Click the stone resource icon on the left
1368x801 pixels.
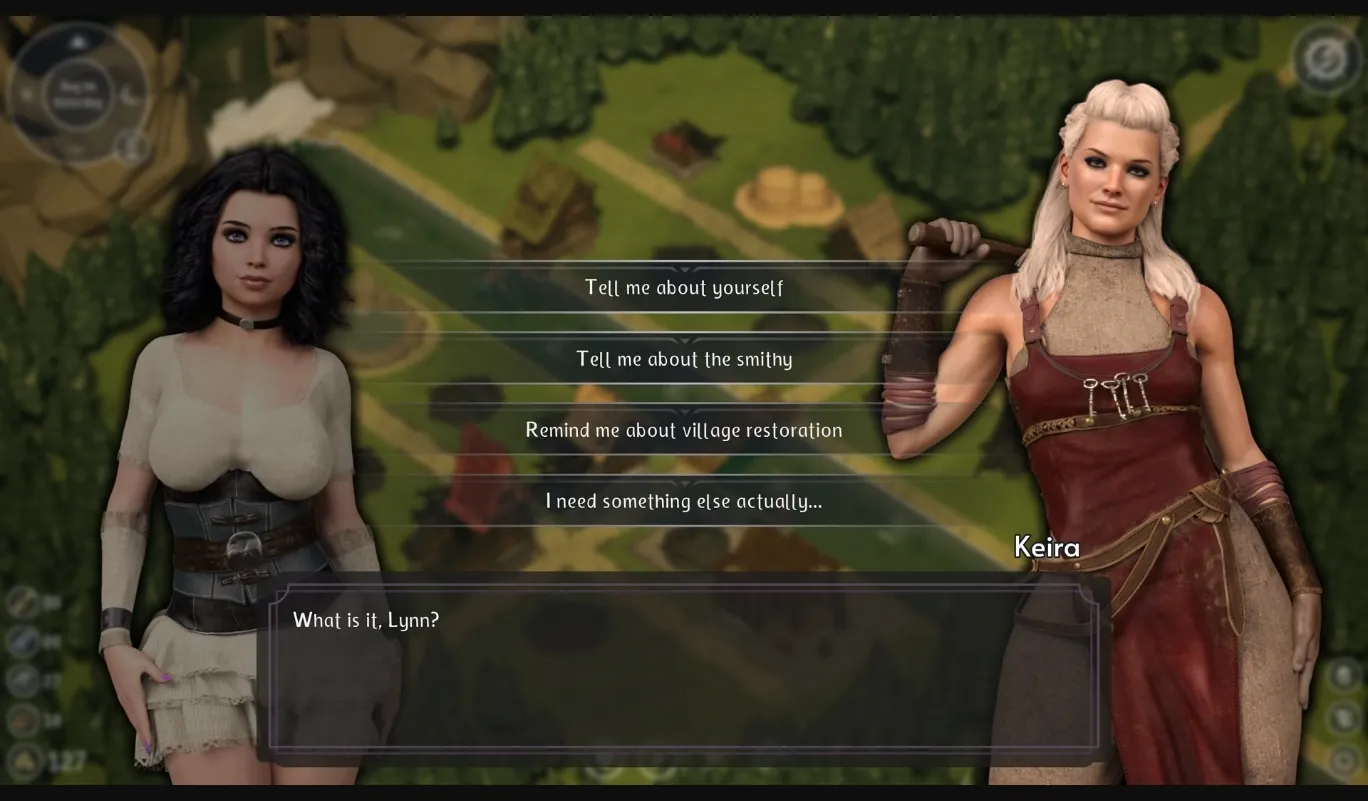[x=21, y=641]
